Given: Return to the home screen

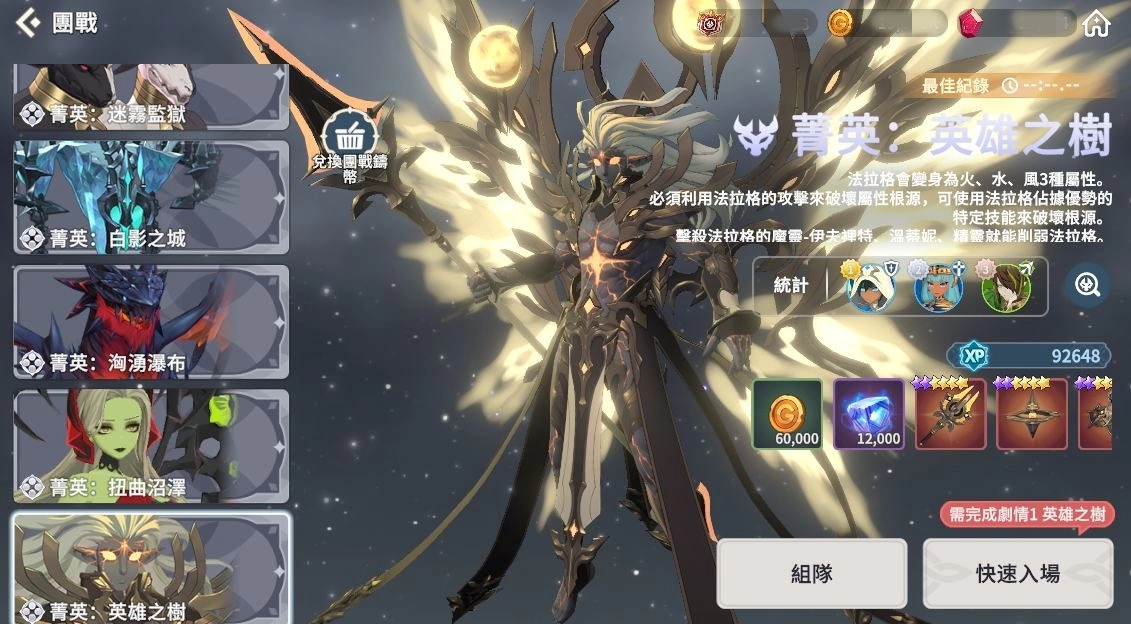Looking at the screenshot, I should 1096,23.
